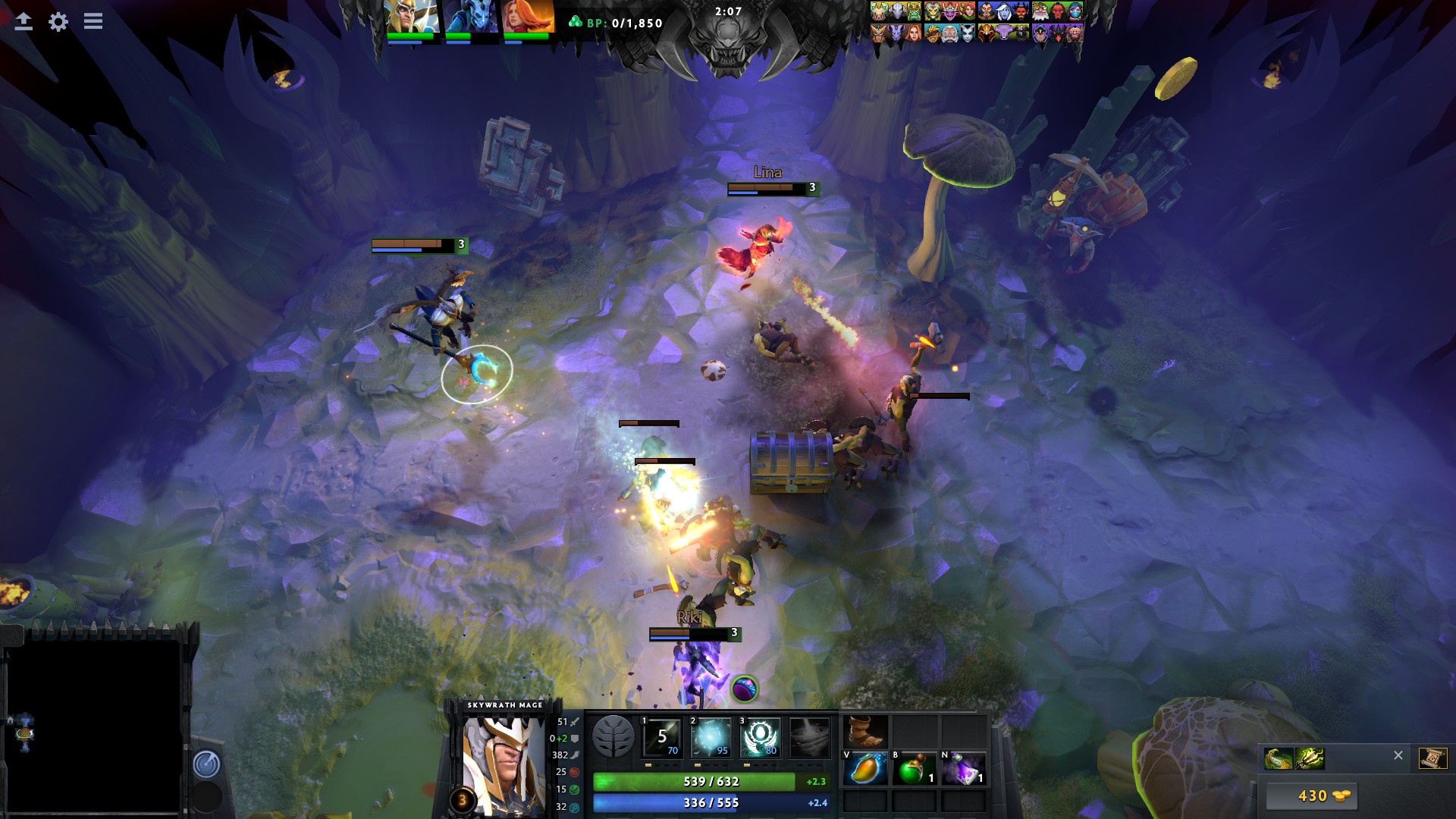Open the shop via gold button

click(1311, 796)
